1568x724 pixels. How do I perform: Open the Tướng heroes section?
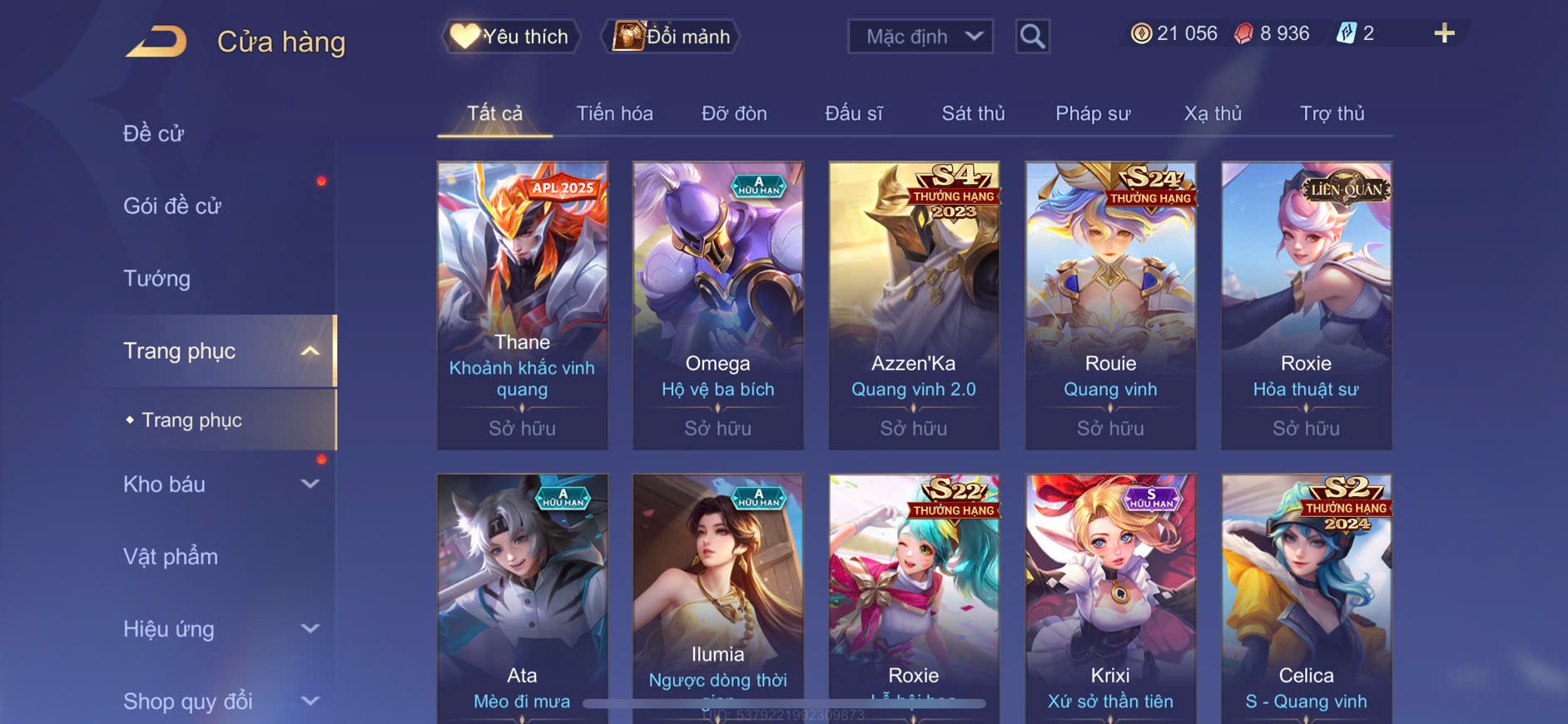click(157, 278)
